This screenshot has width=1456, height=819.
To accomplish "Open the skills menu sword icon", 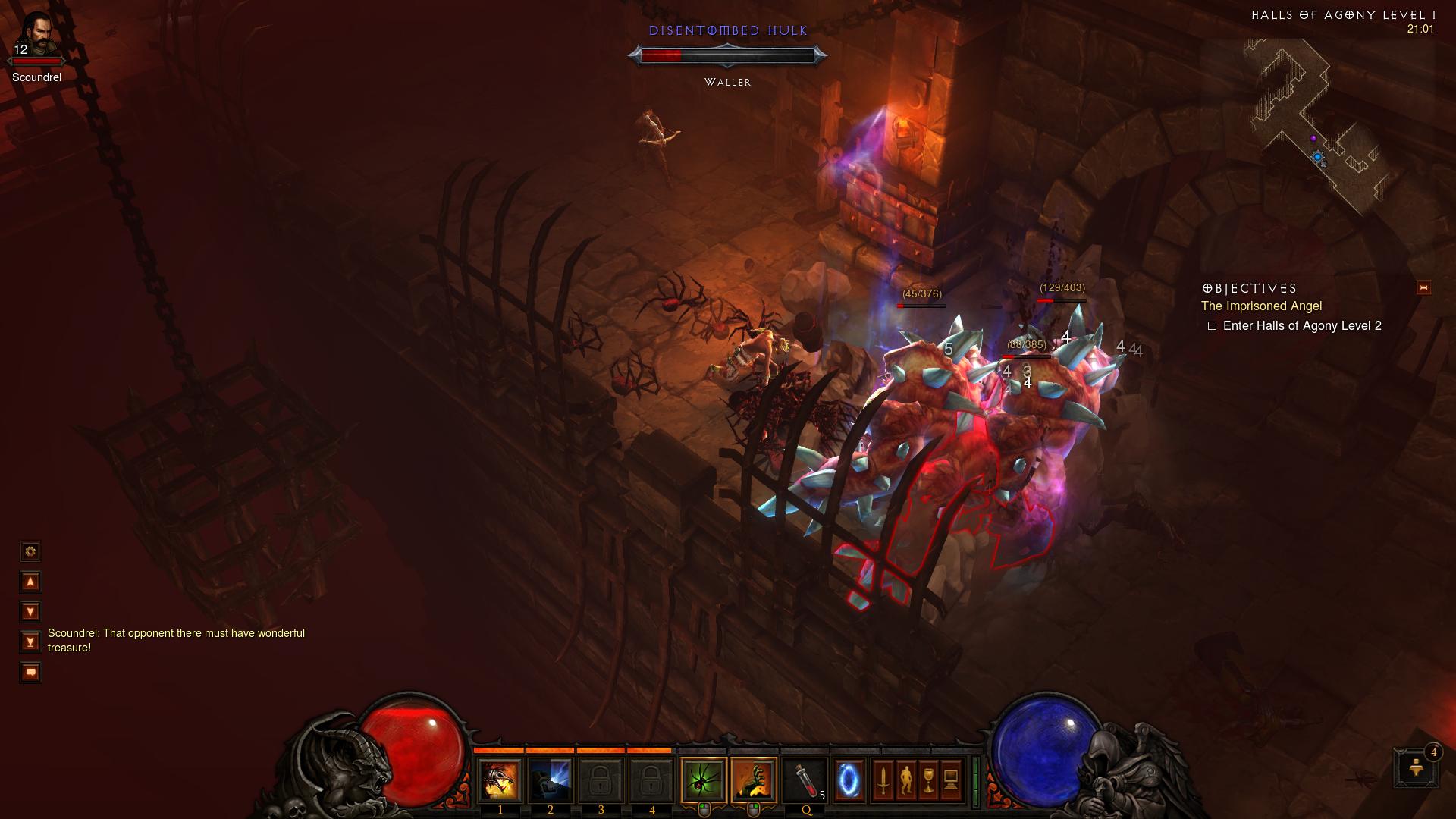I will pyautogui.click(x=883, y=780).
